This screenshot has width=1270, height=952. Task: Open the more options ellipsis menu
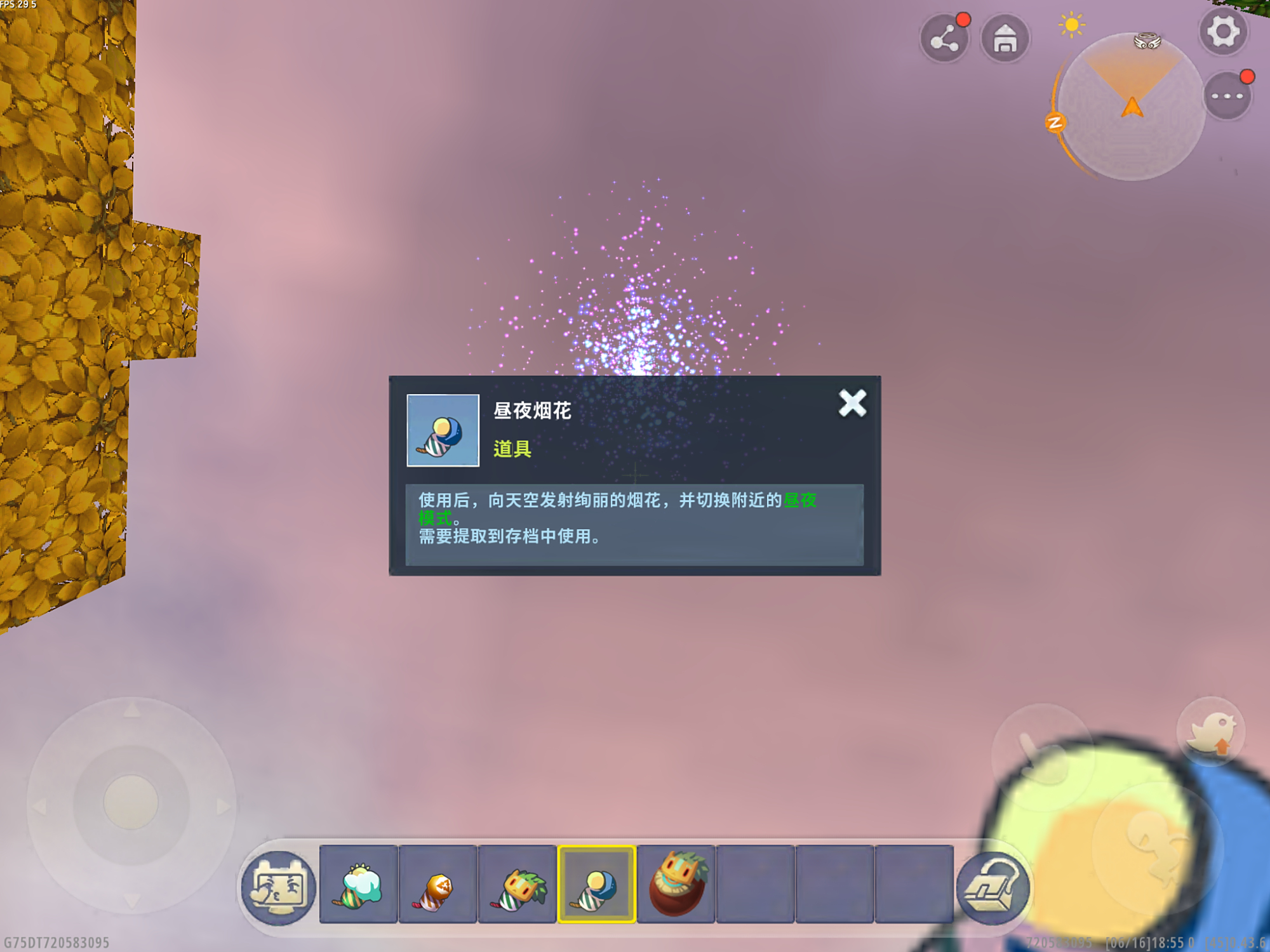coord(1228,95)
